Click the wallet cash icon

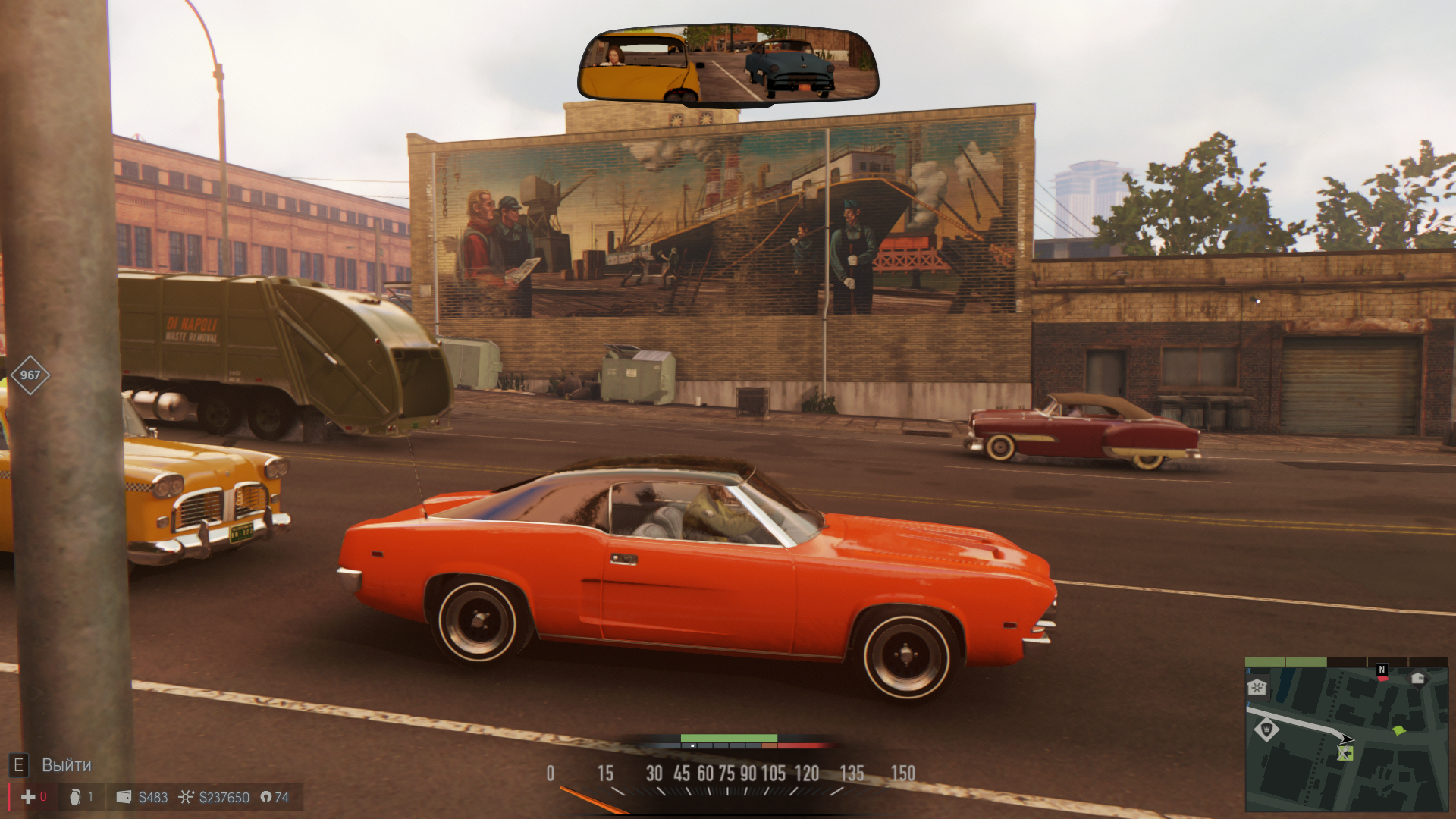[124, 797]
